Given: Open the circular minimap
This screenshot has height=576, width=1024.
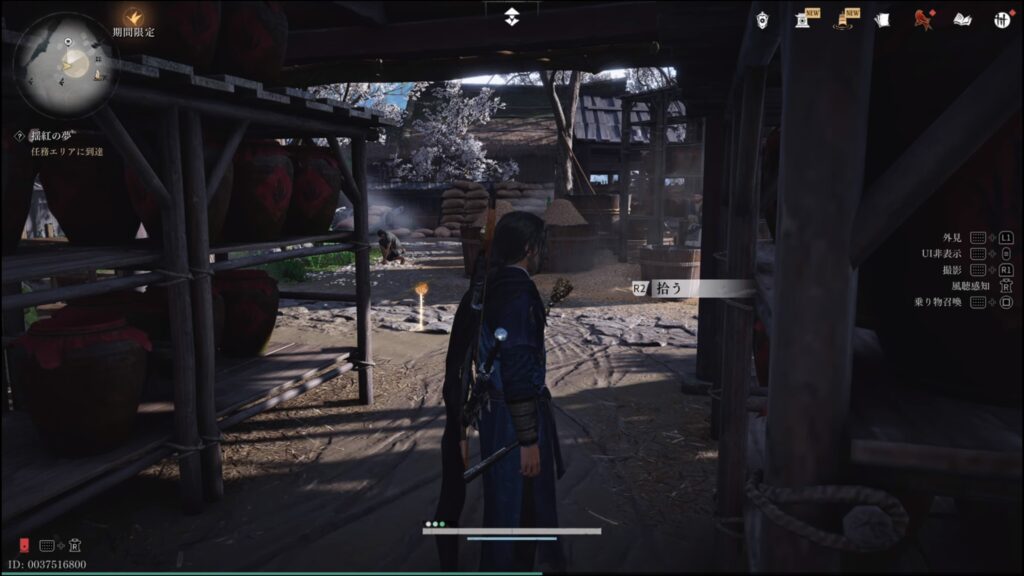Looking at the screenshot, I should [66, 64].
